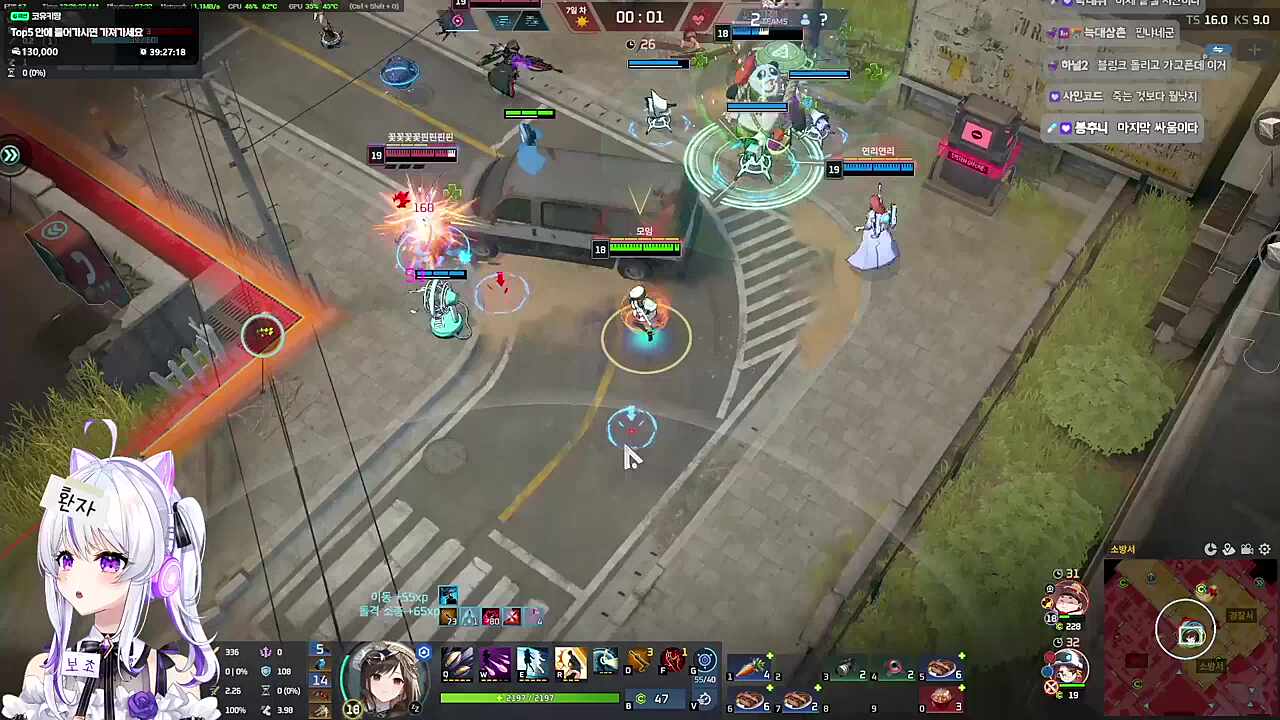Use the meat dish in slot 5
Viewport: 1280px width, 720px height.
coord(942,668)
